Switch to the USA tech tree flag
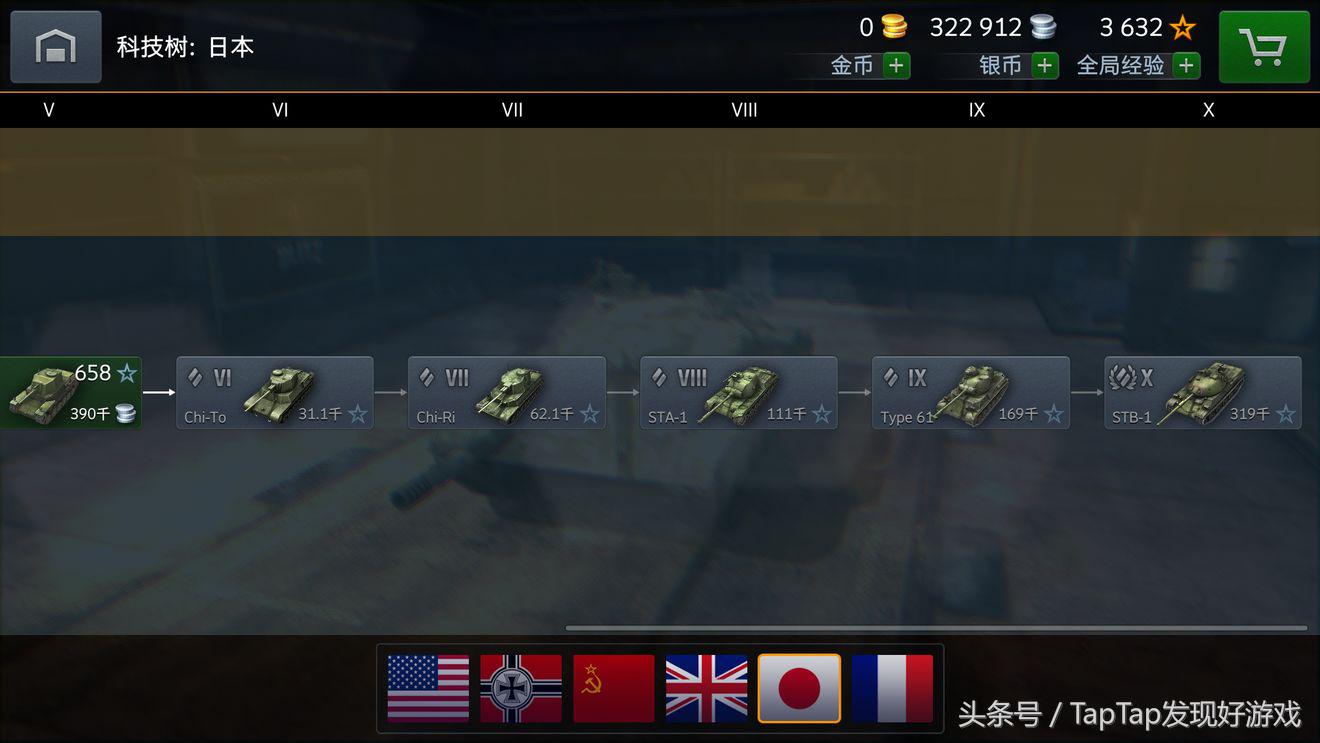 (428, 688)
